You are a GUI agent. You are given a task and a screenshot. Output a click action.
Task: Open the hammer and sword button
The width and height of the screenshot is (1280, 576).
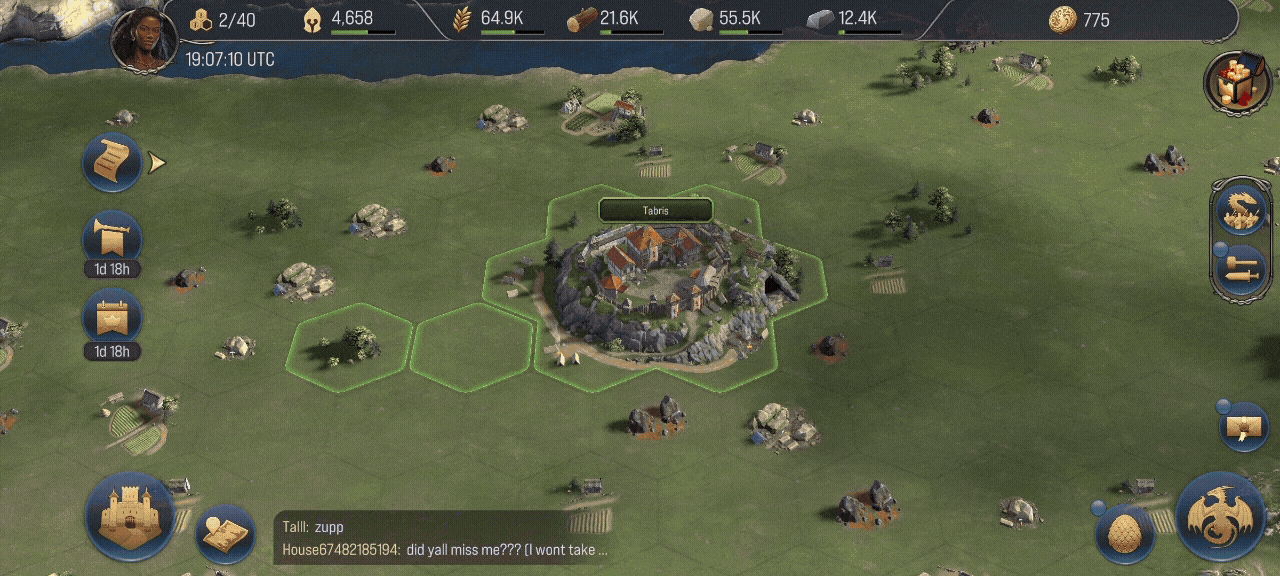coord(1241,270)
